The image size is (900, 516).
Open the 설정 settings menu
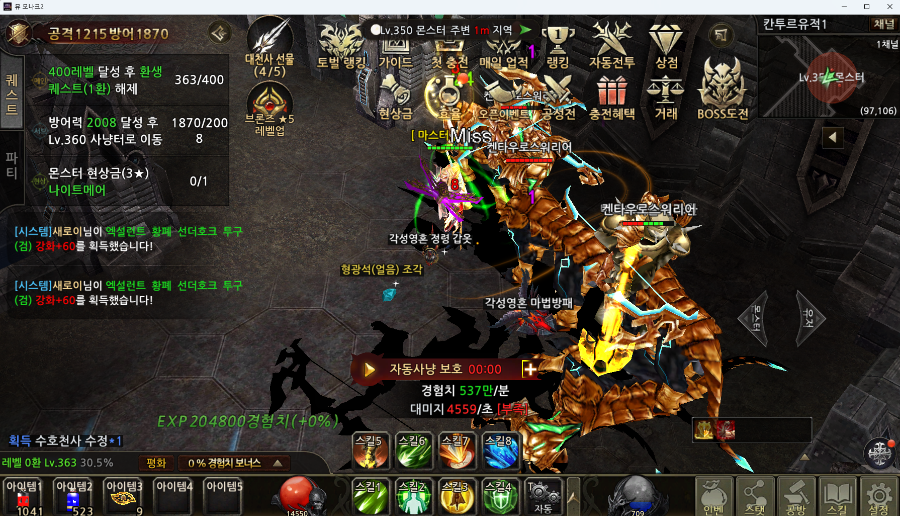pos(878,496)
